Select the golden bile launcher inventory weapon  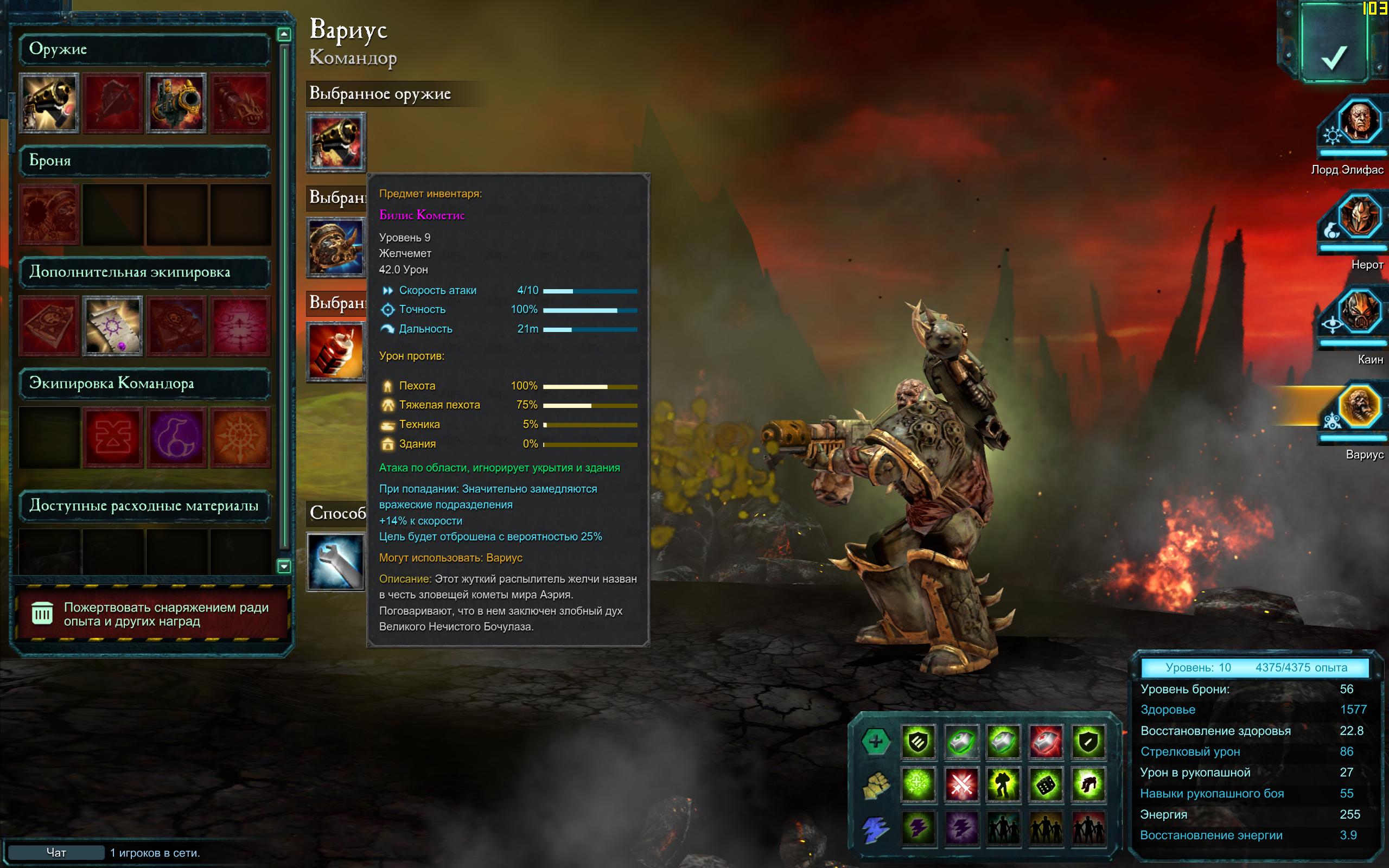coord(49,103)
